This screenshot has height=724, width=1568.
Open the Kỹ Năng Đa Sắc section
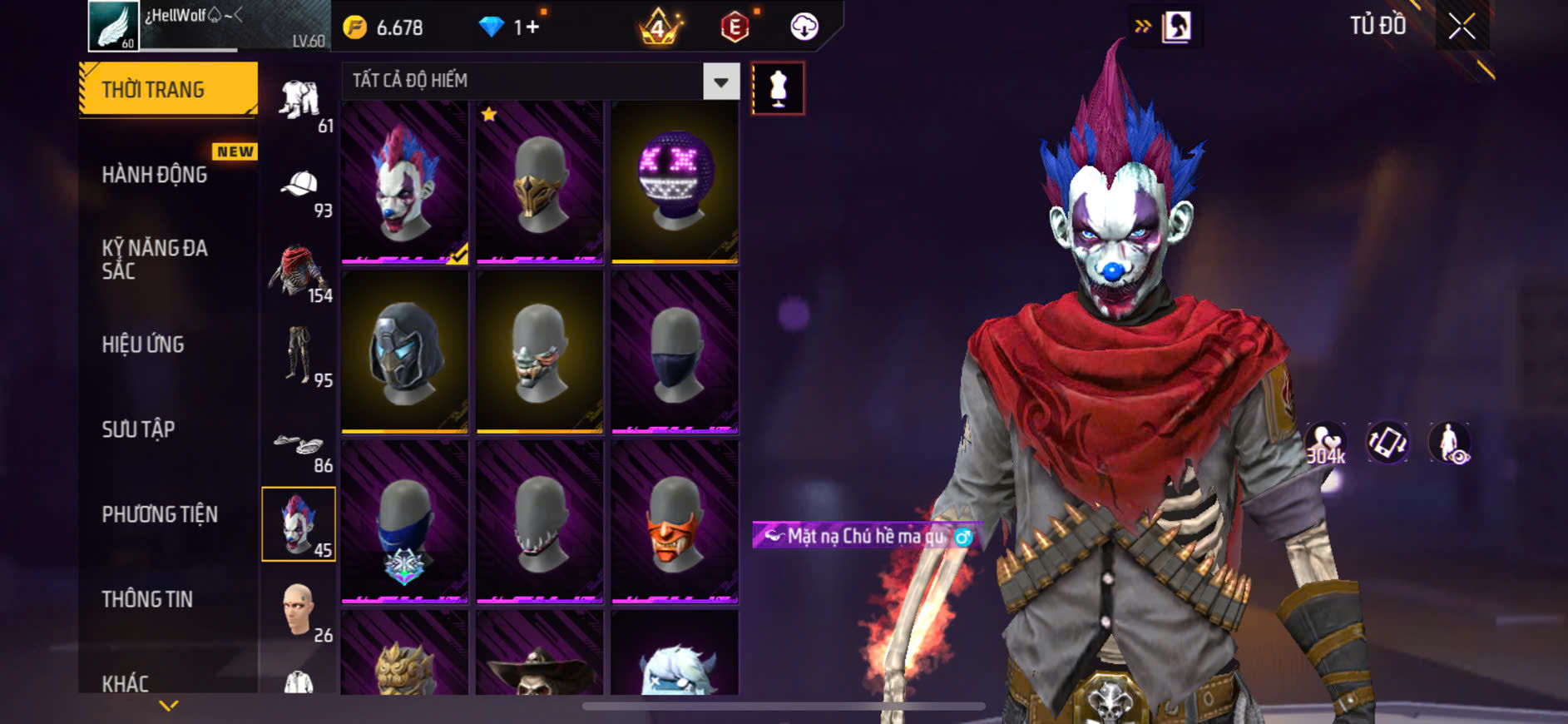tap(155, 259)
